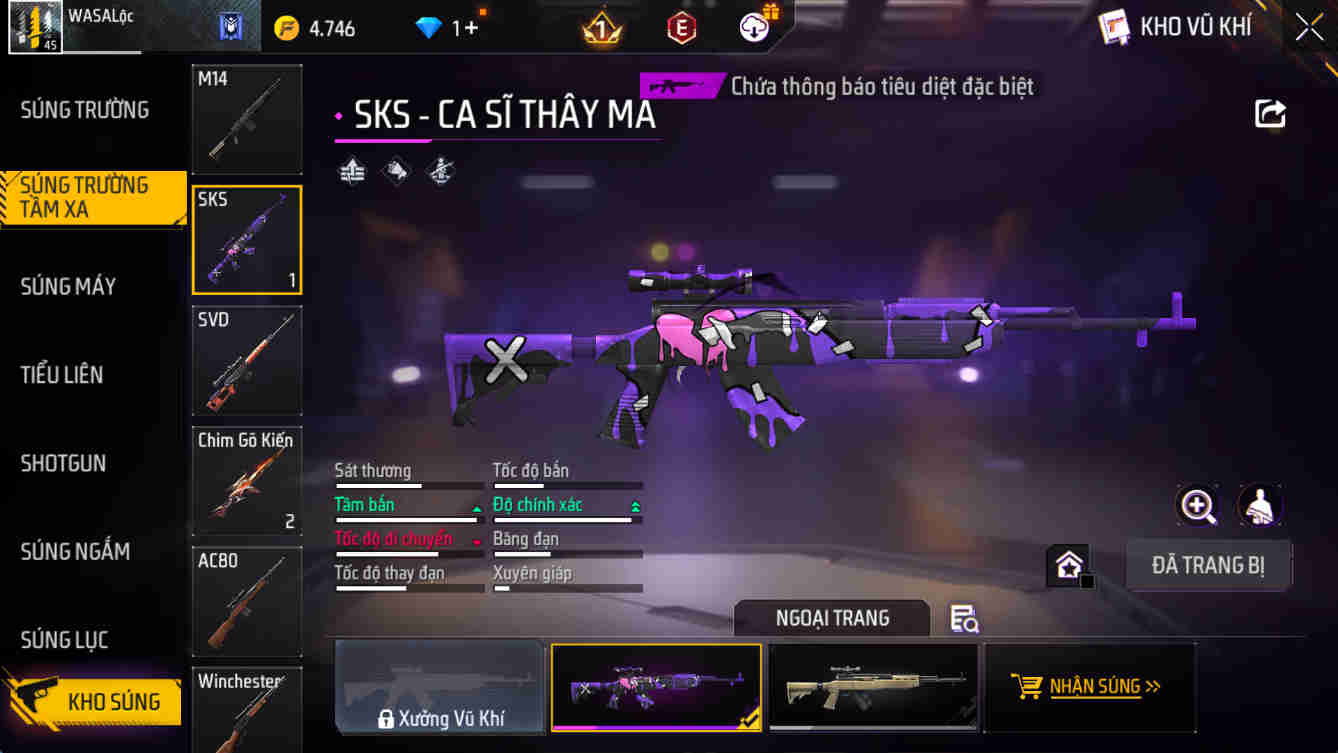Click the pistol icon on Kho Súng

[30, 702]
